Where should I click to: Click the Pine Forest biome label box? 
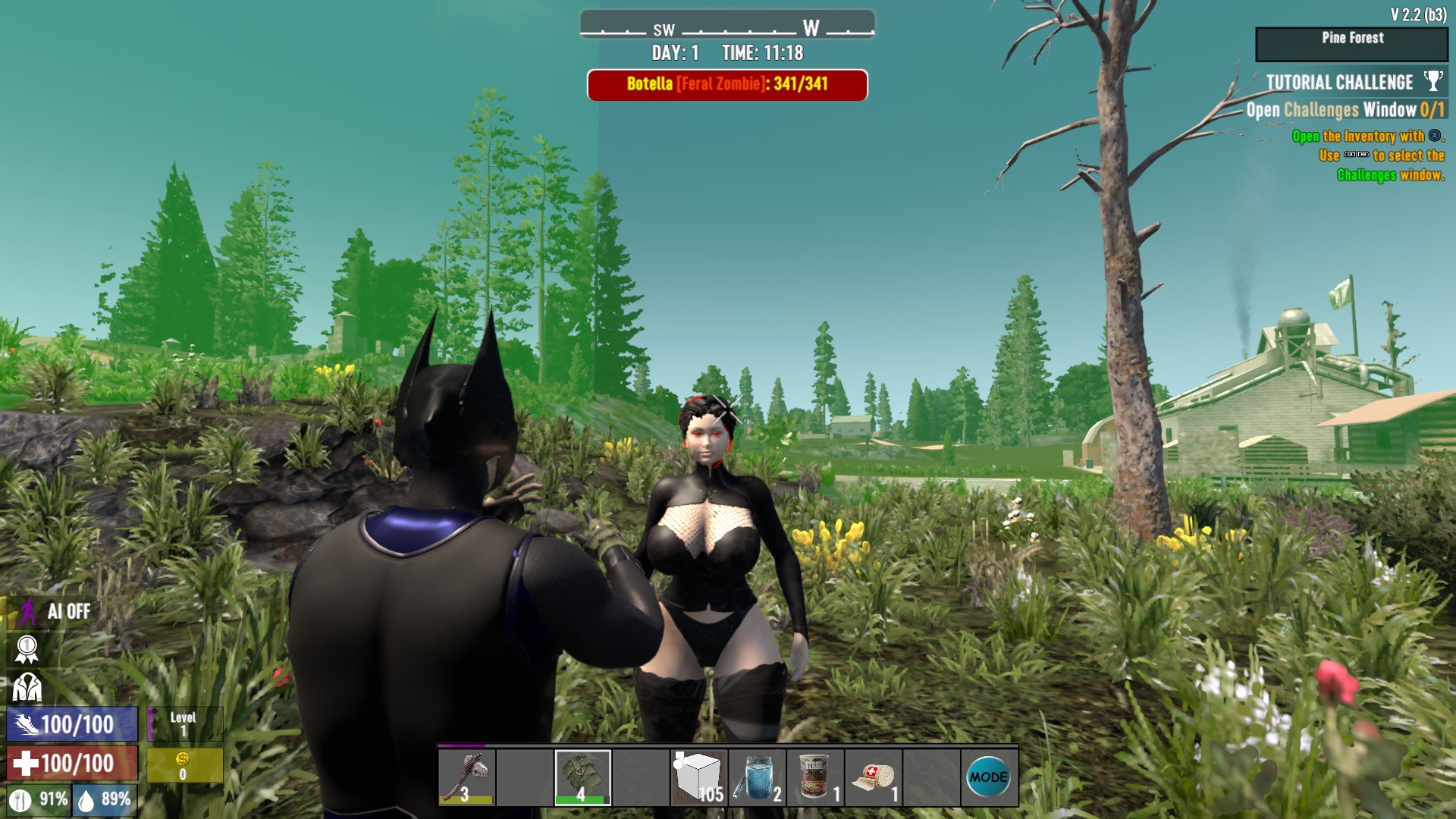[1352, 44]
